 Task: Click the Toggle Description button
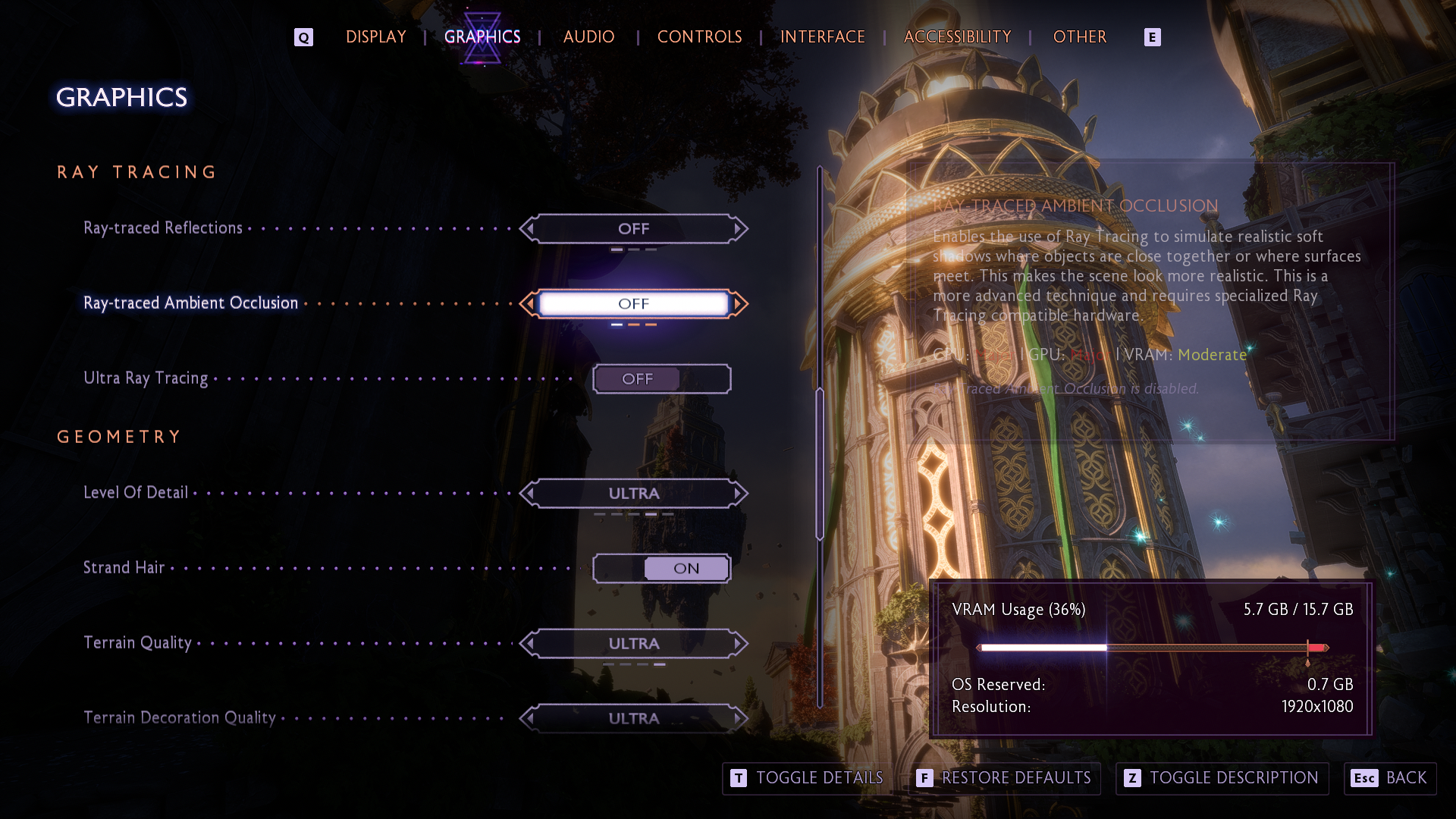pos(1222,778)
